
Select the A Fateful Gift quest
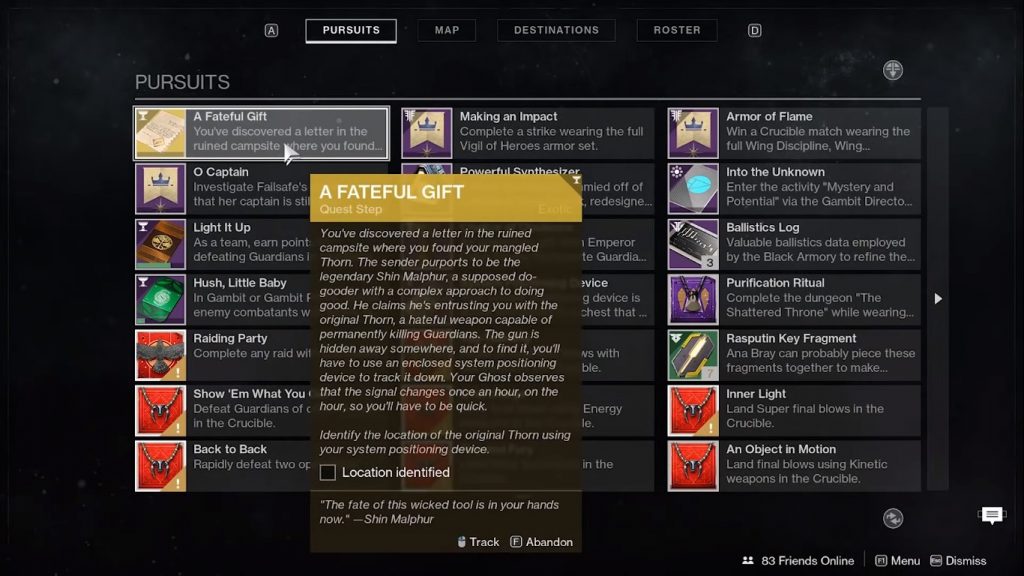262,133
